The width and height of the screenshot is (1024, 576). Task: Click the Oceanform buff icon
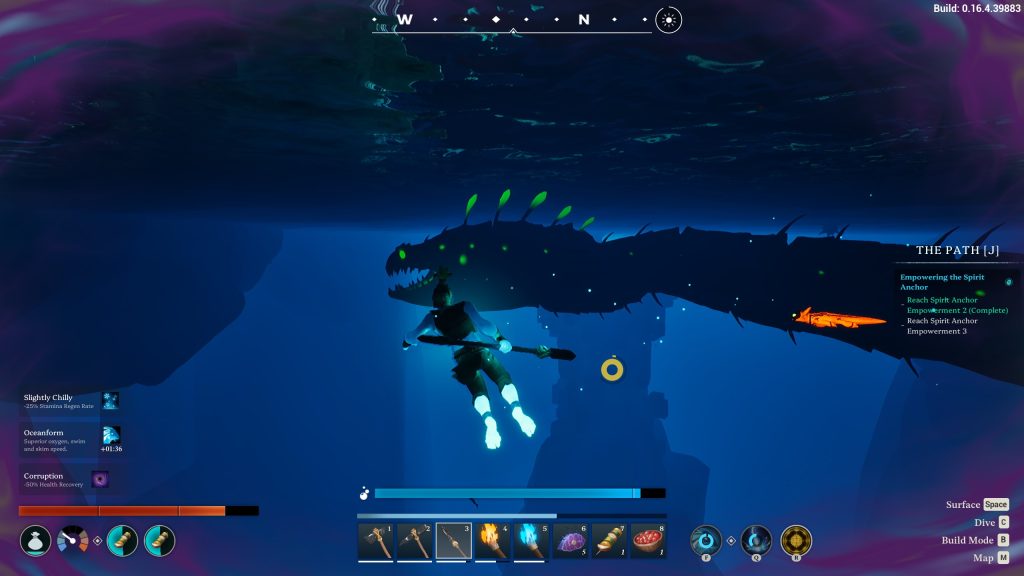pos(111,435)
